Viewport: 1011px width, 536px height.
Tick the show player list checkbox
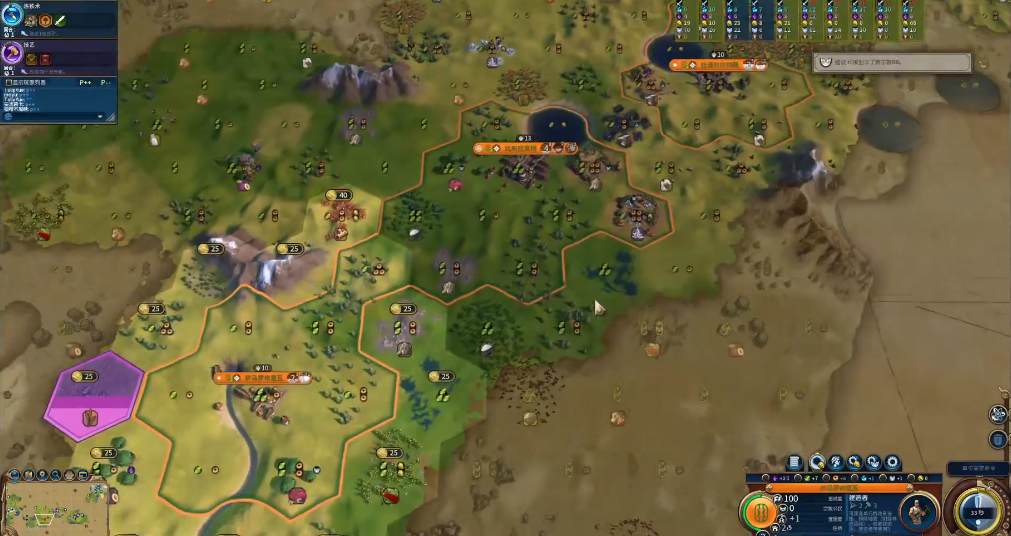coord(8,83)
